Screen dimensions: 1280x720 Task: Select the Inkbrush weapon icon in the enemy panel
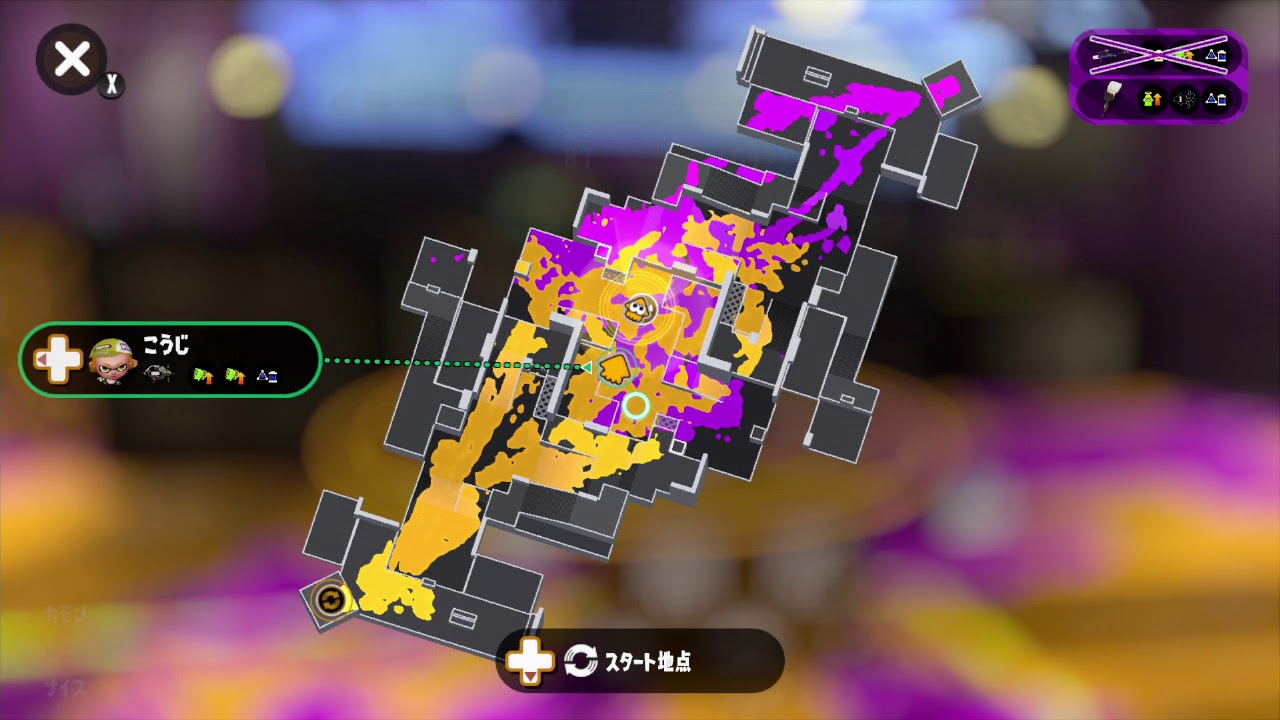1111,99
